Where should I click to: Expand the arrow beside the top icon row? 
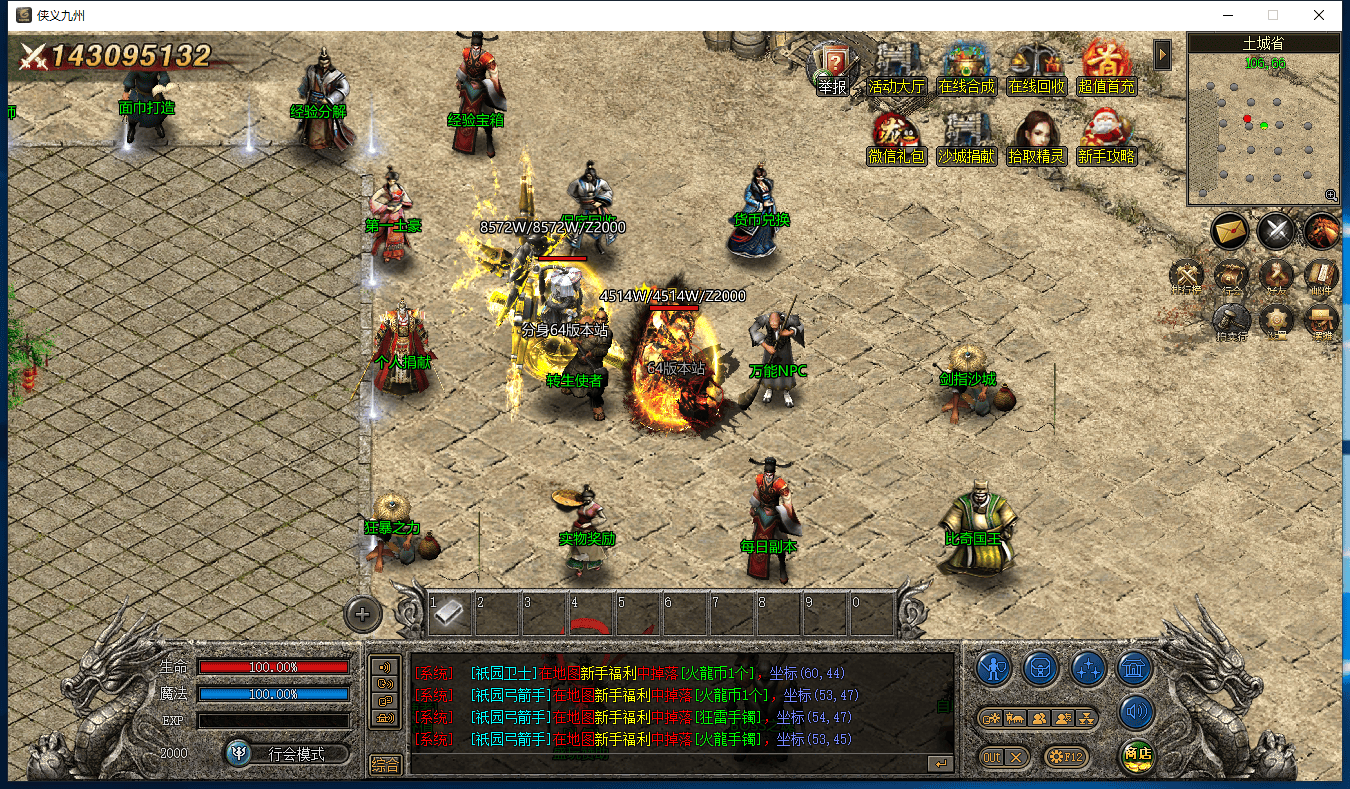(1162, 54)
